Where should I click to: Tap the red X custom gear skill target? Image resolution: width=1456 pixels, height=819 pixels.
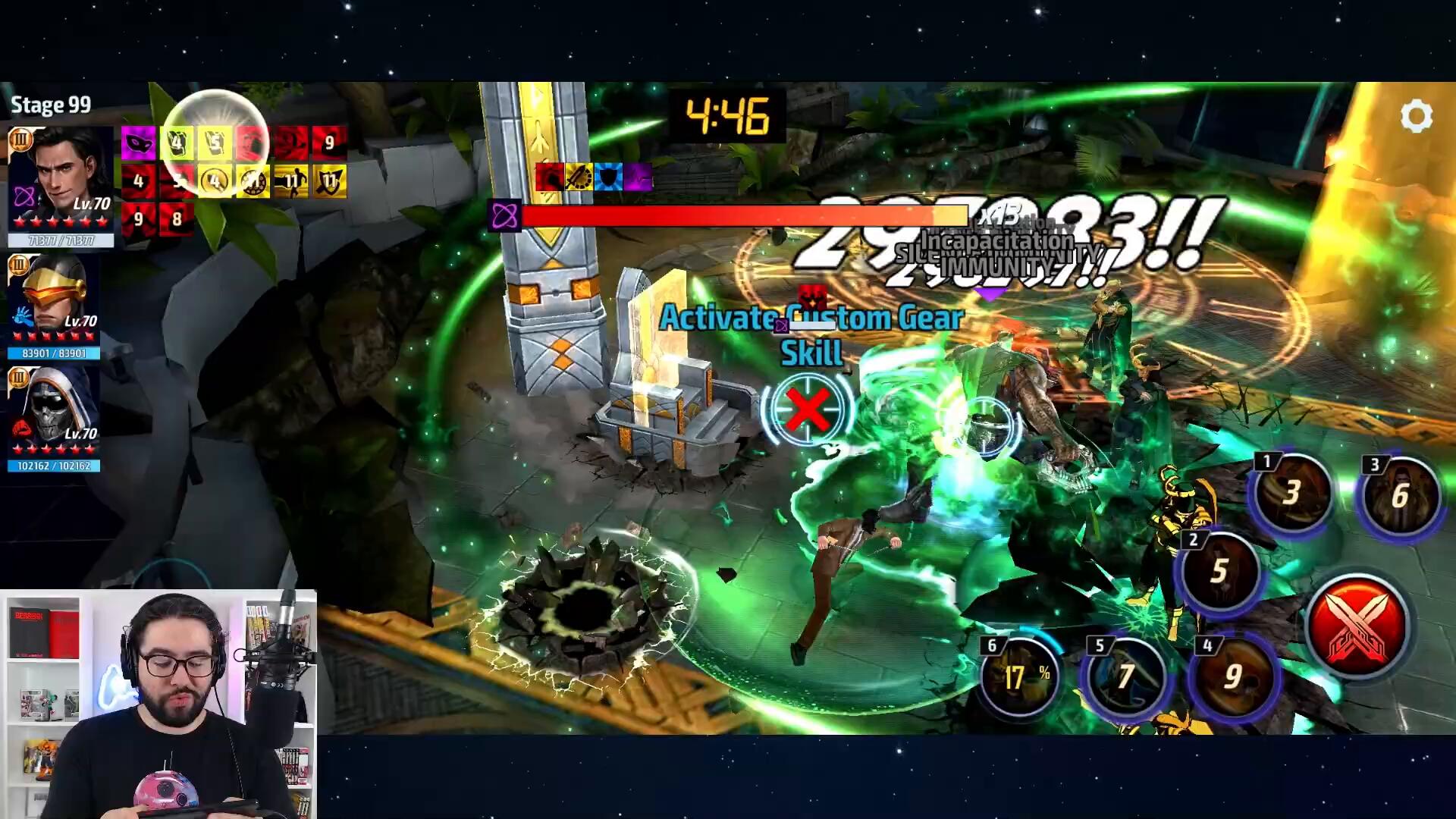[x=808, y=410]
